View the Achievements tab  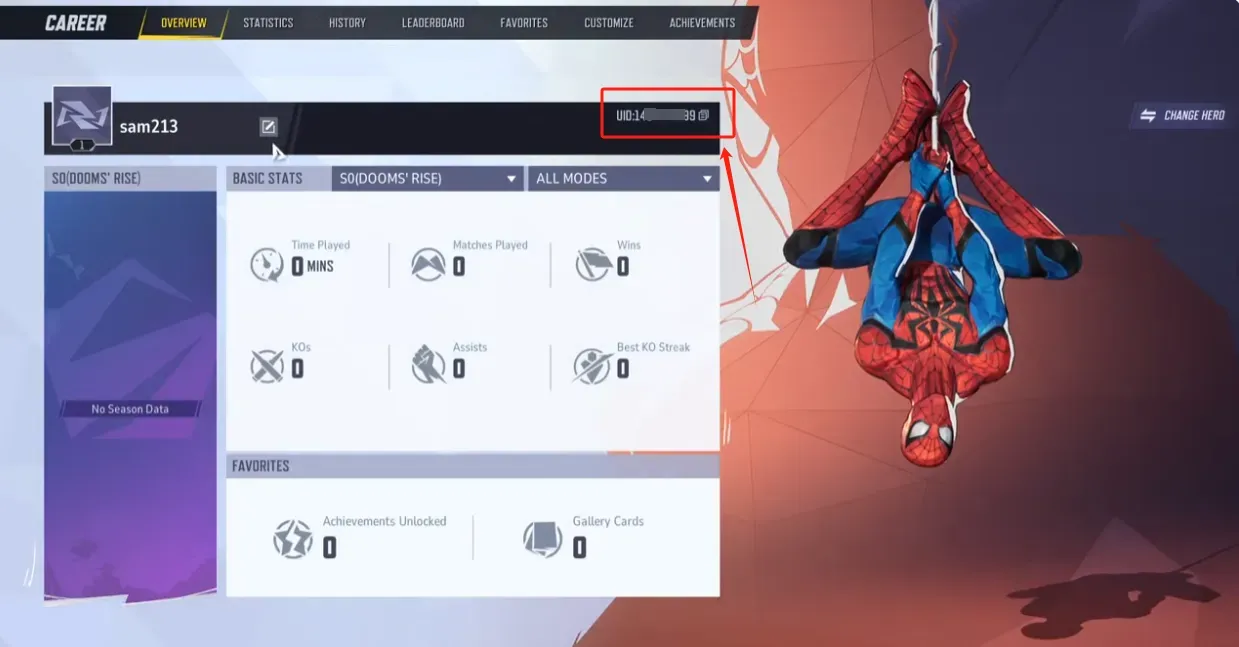(702, 22)
